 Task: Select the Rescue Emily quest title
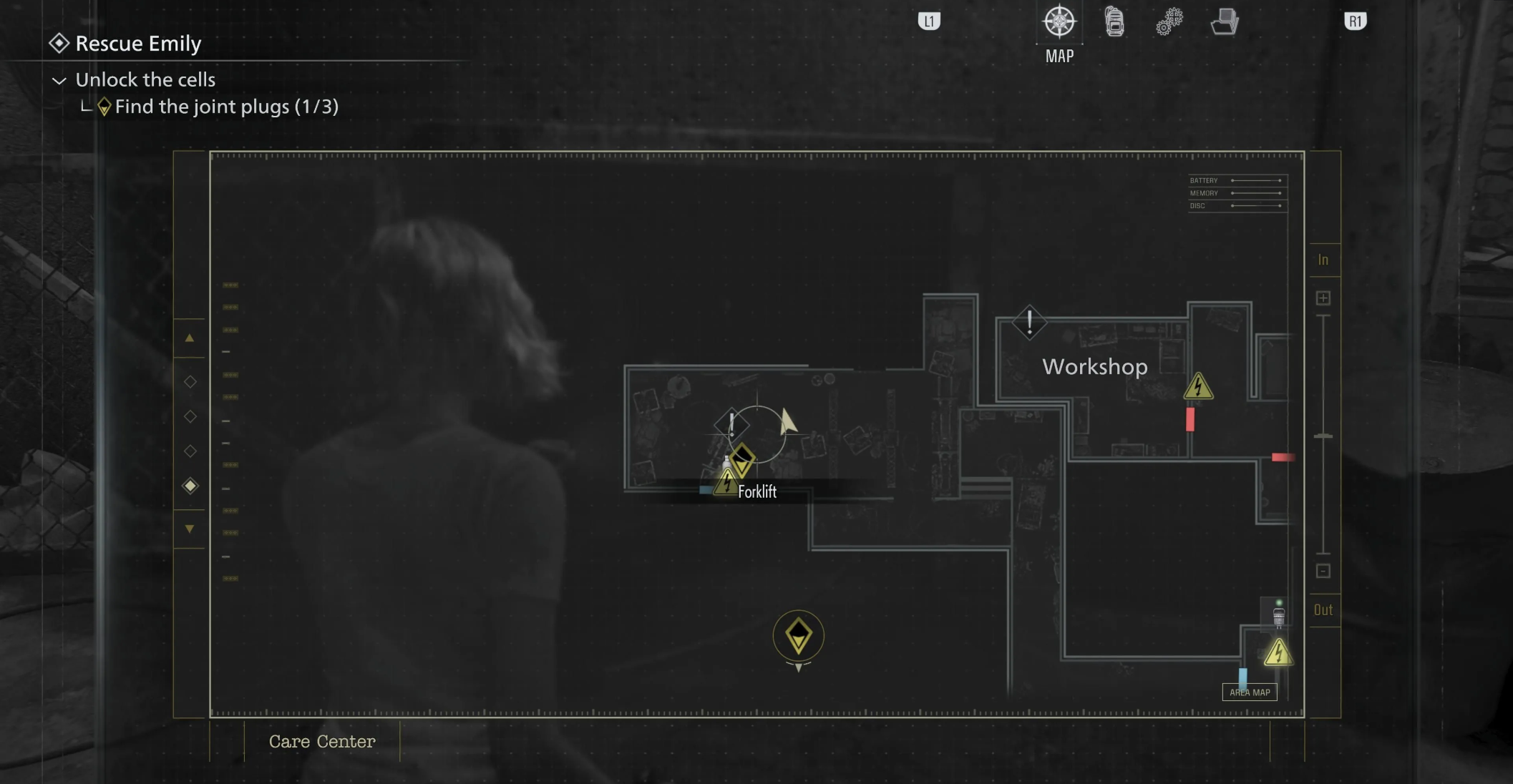coord(138,44)
